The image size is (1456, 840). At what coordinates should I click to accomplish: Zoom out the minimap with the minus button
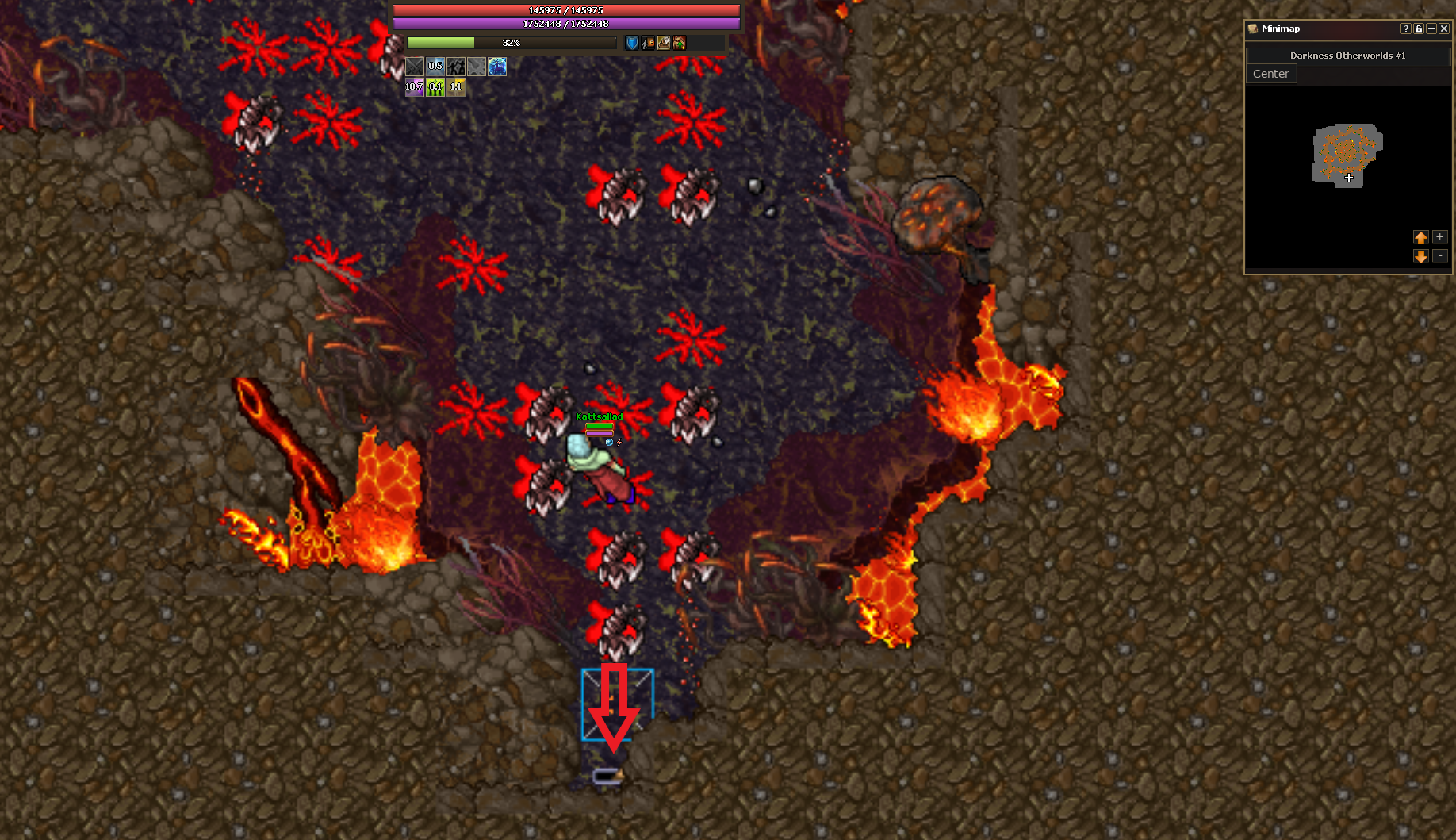pos(1440,256)
